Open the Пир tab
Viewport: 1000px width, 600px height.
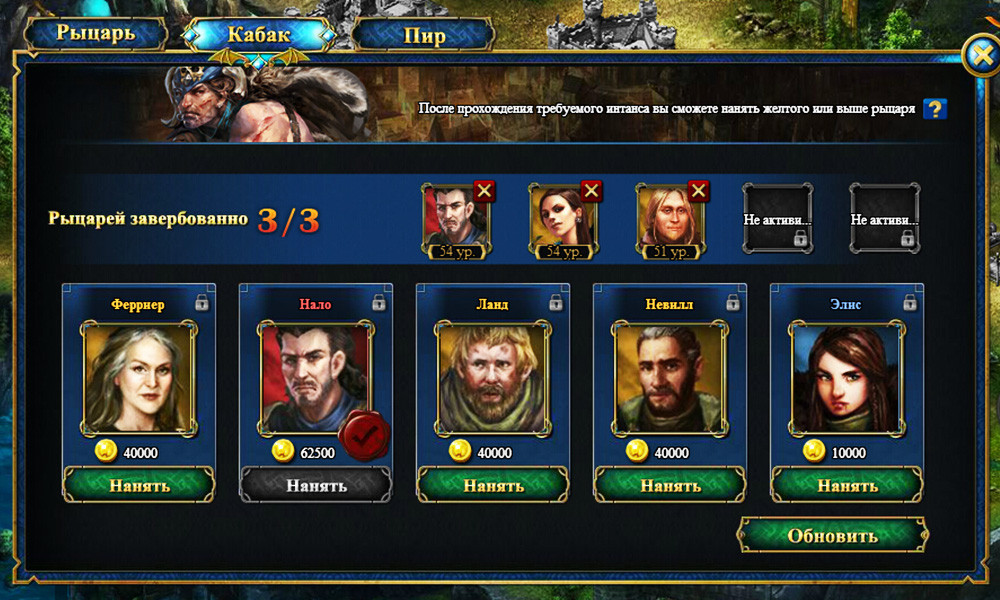point(424,36)
